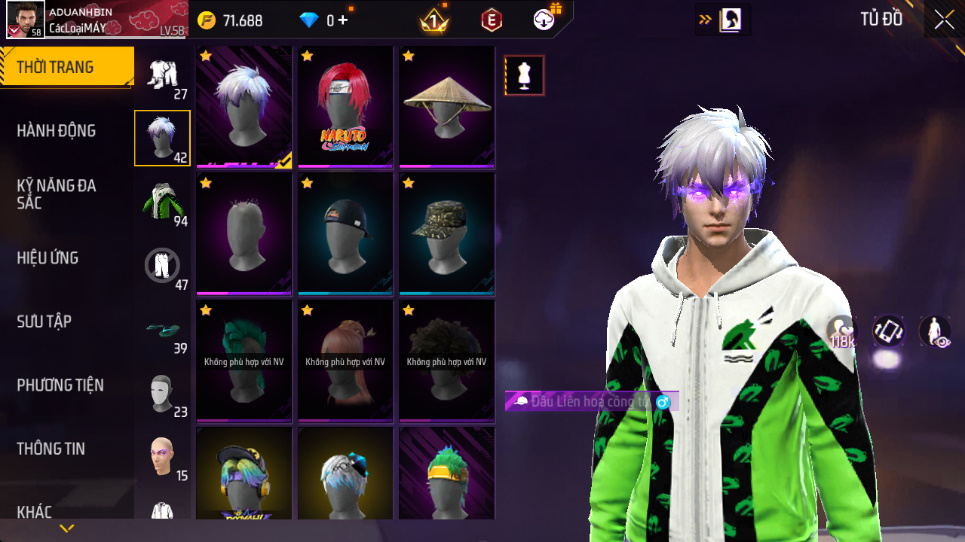Image resolution: width=965 pixels, height=542 pixels.
Task: Select the rainbow hair with yellow headphones
Action: (244, 480)
